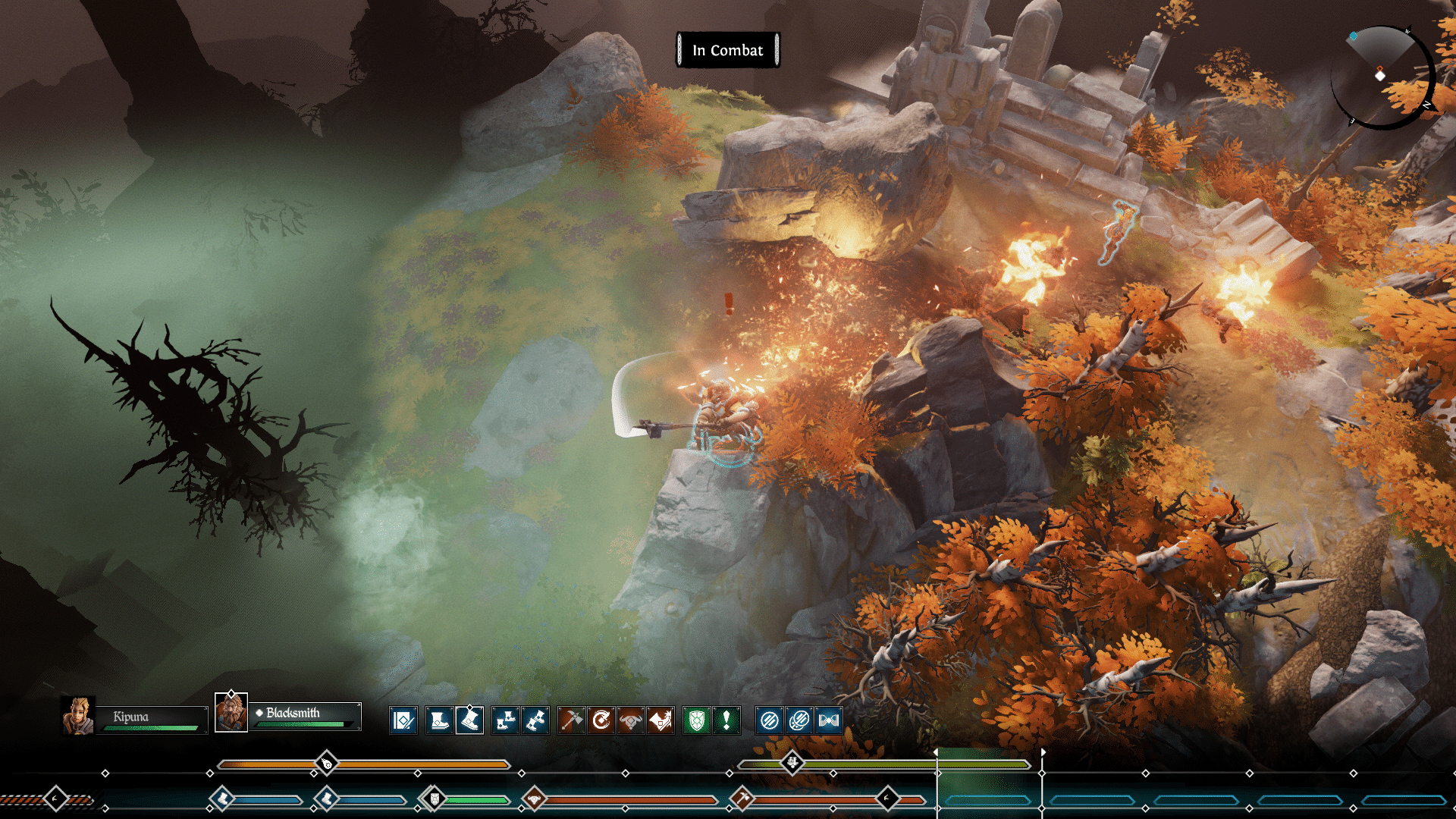Select Kipuna's character portrait
The image size is (1456, 819).
[77, 717]
